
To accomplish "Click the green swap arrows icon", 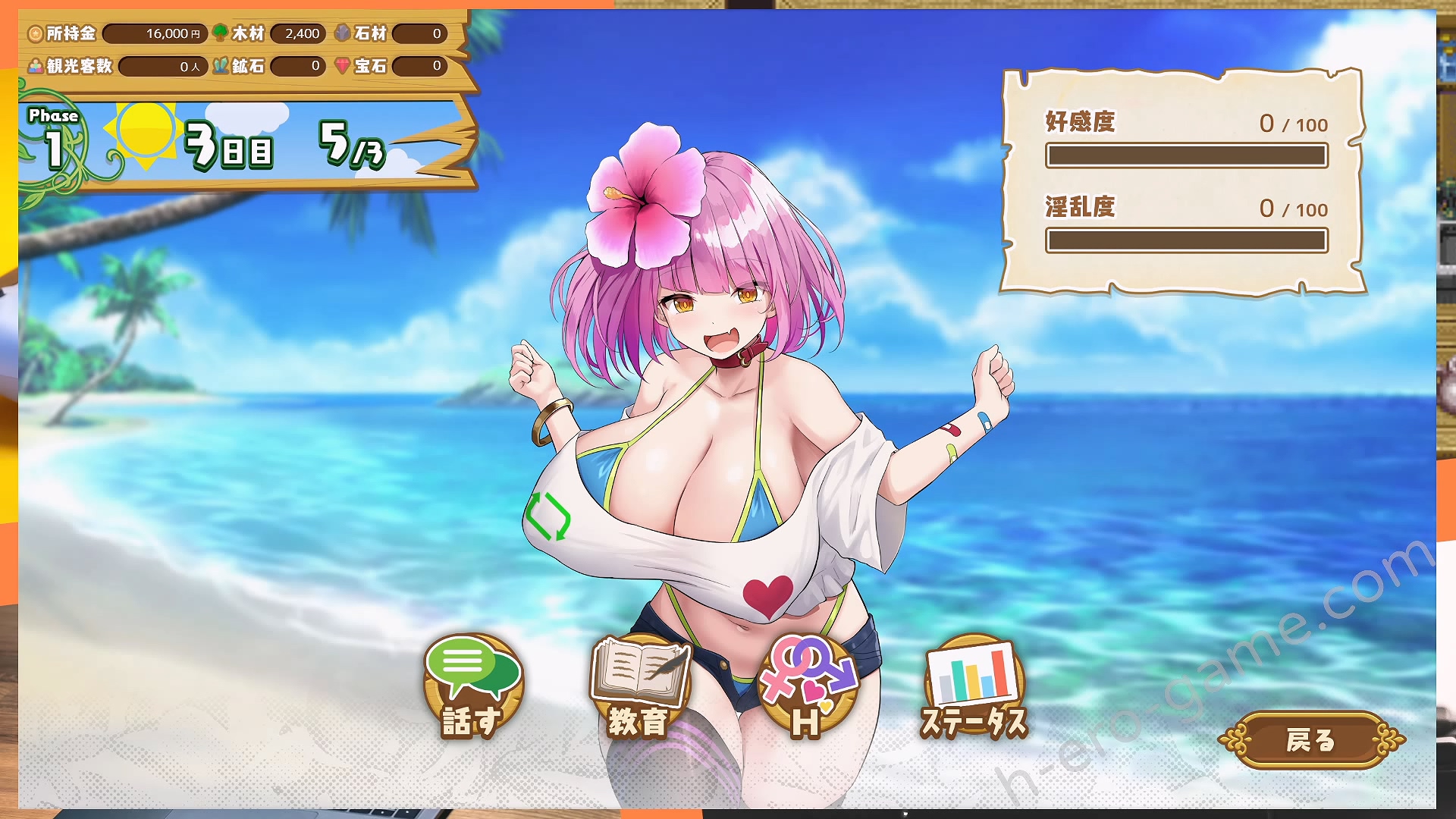I will tap(547, 516).
